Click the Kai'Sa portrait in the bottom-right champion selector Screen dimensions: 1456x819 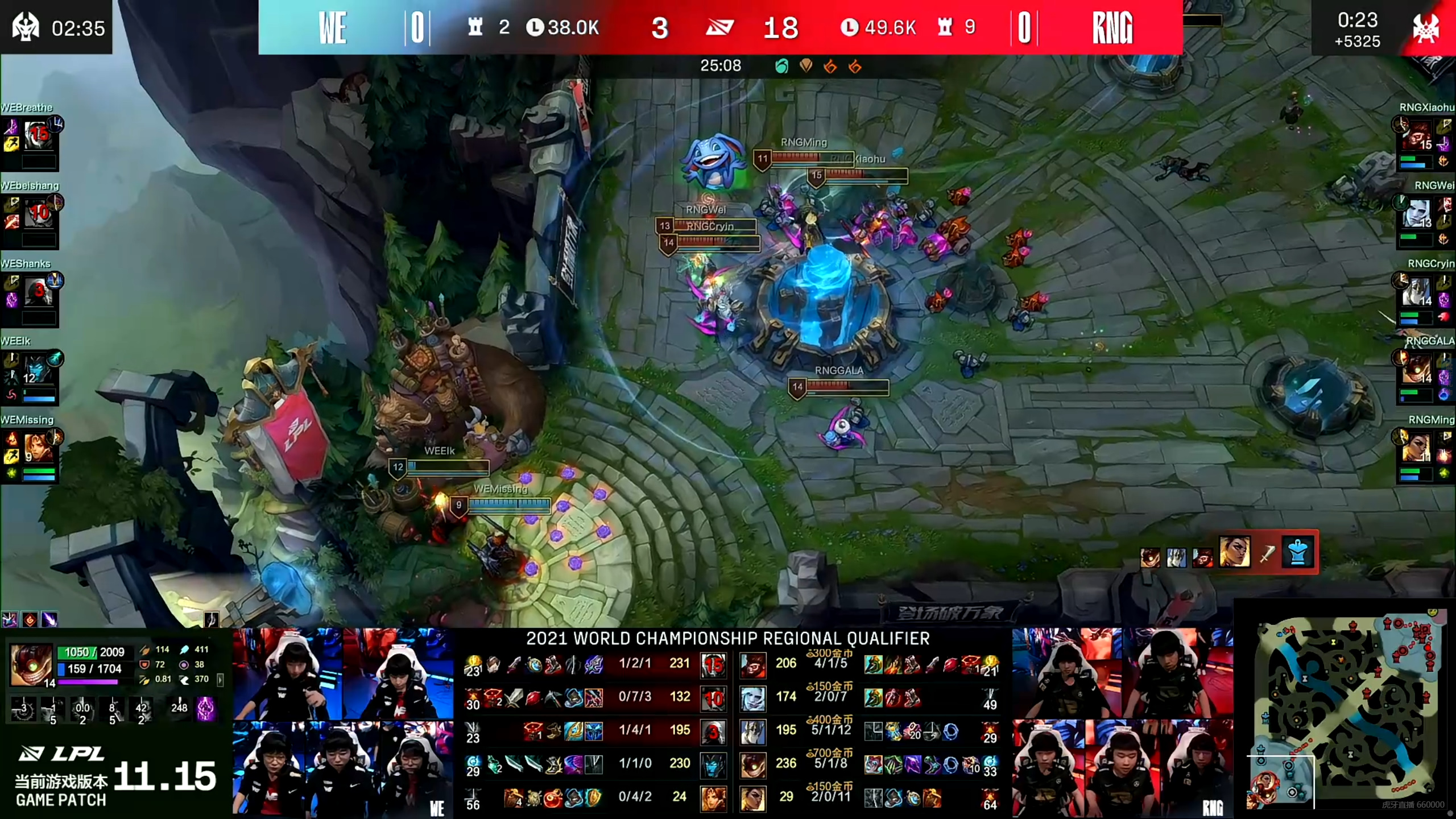point(1235,552)
